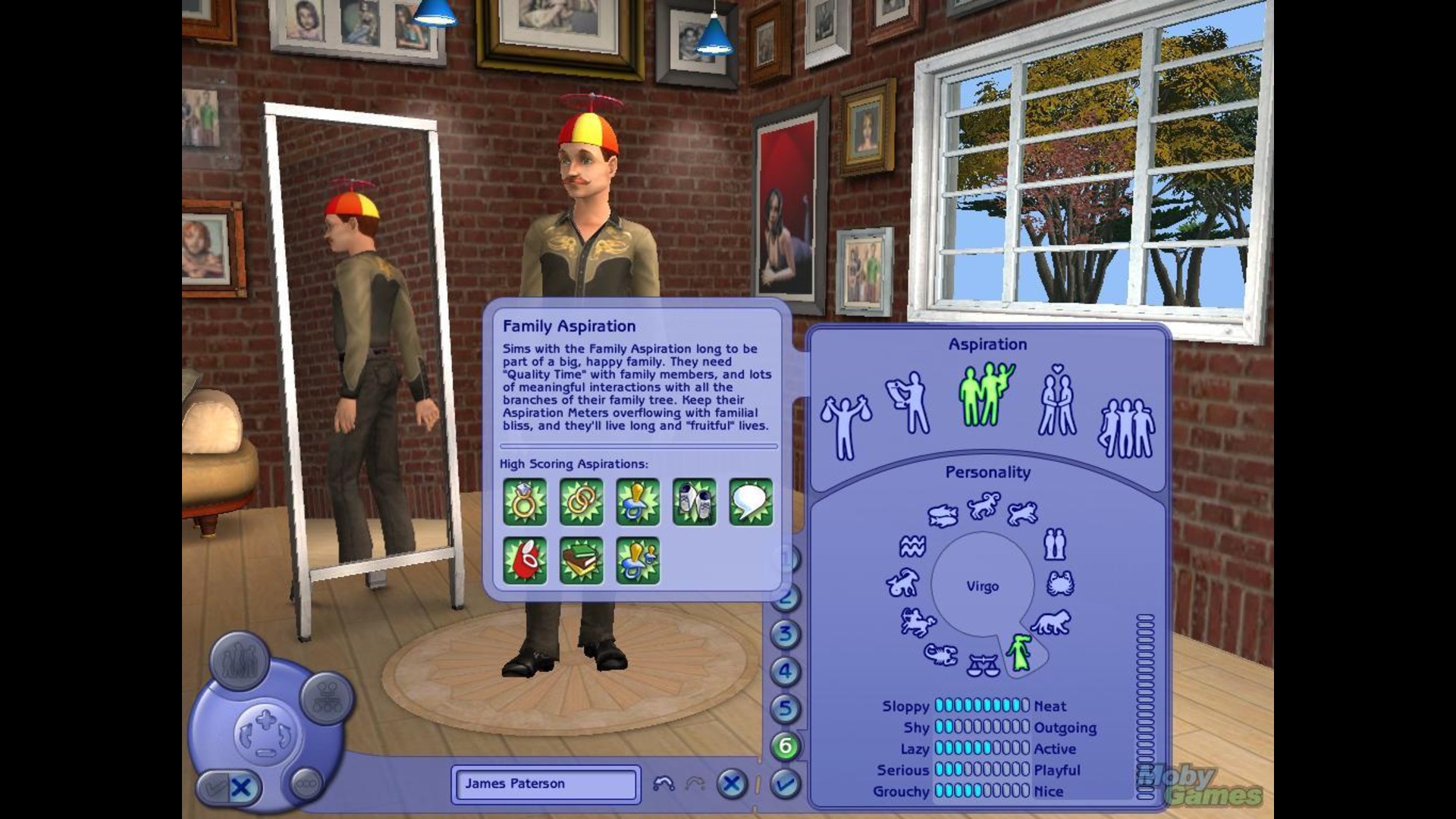Click the baby booties aspiration icon

coord(694,502)
